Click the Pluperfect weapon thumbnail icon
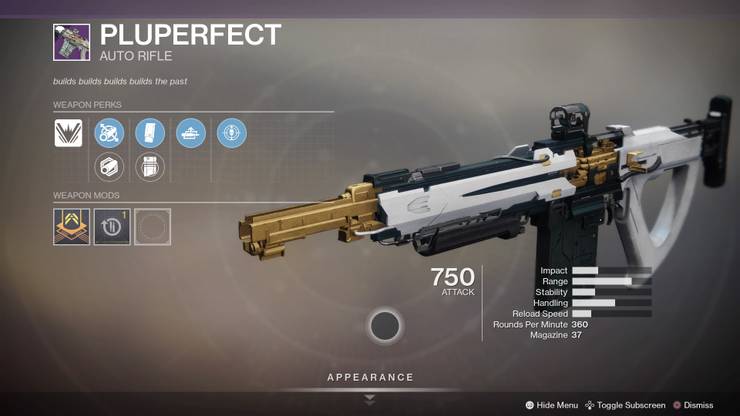Screen dimensions: 740x416 click(x=72, y=42)
